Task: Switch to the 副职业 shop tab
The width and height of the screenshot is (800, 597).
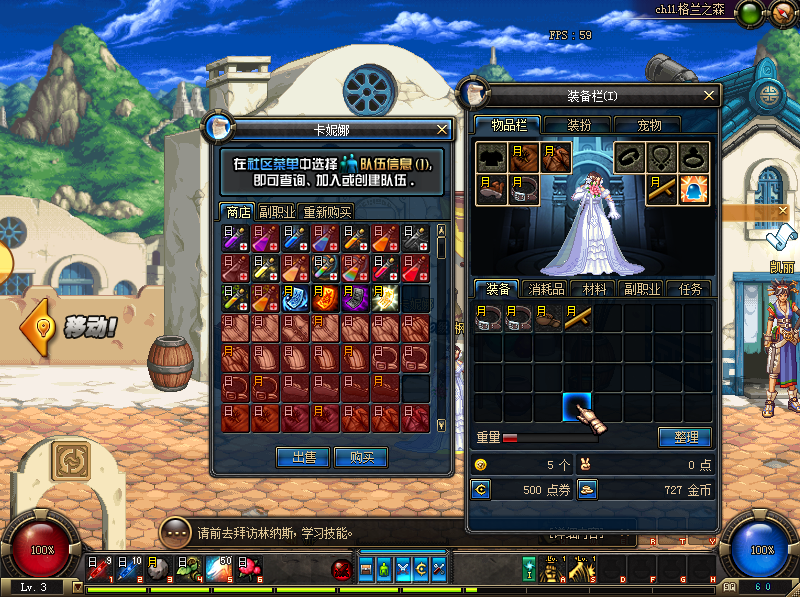Action: [x=276, y=212]
